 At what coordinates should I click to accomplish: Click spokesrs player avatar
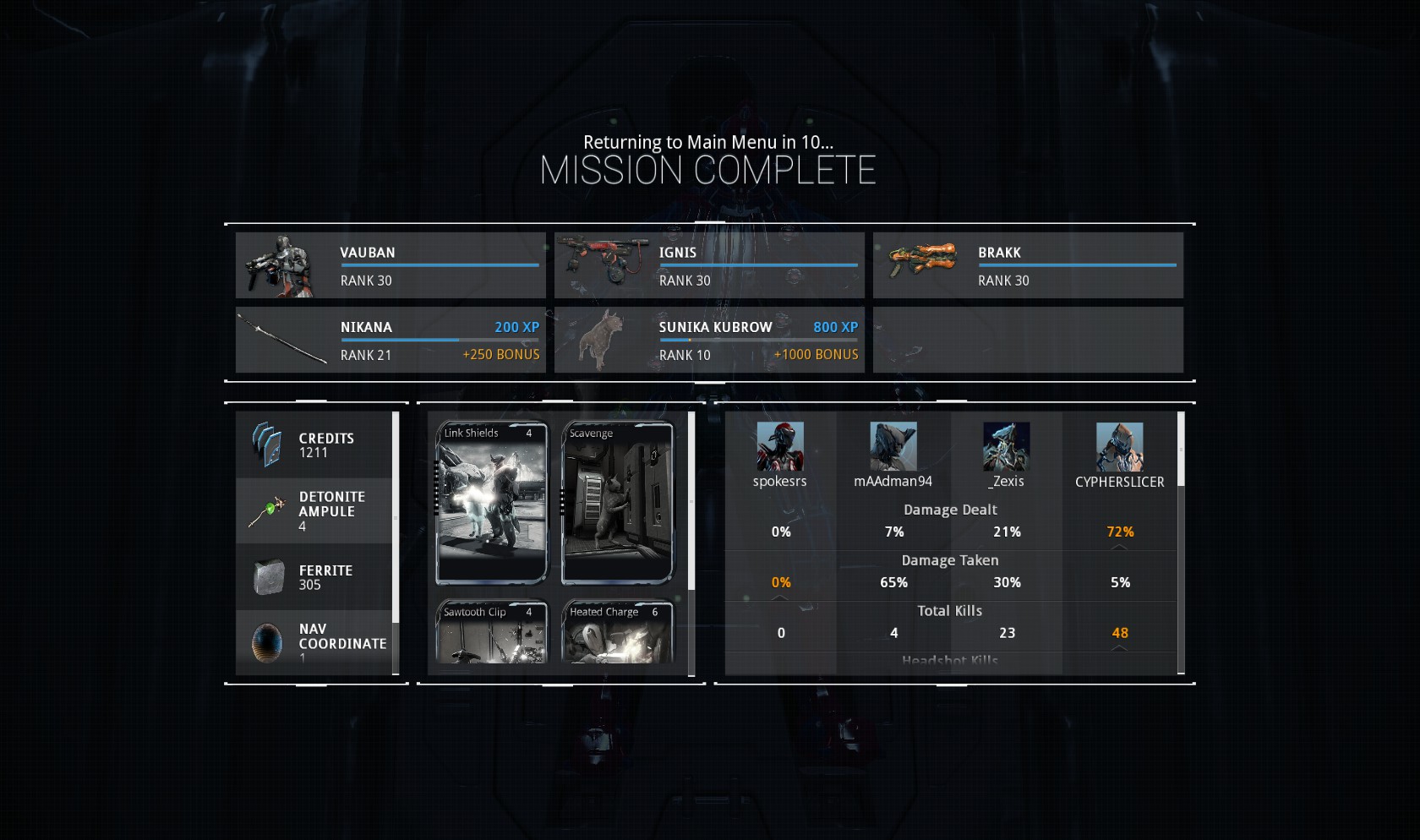(x=780, y=446)
